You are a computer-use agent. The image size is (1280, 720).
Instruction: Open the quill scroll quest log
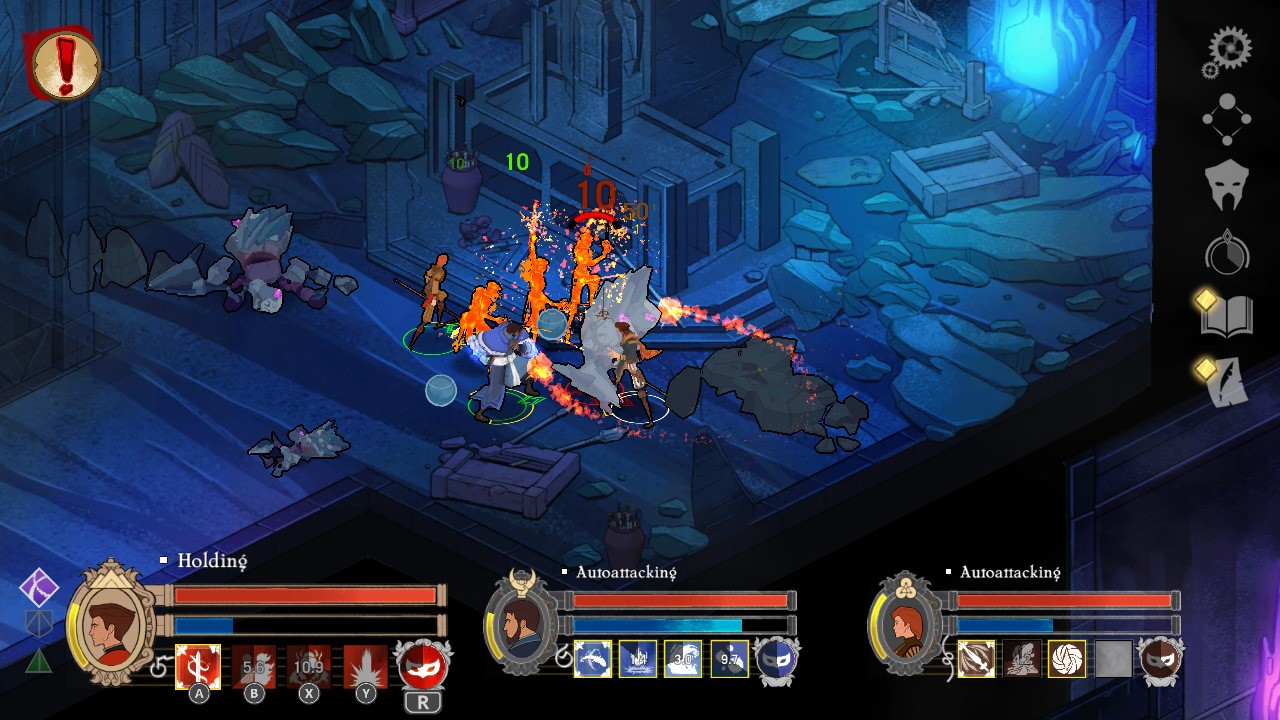coord(1227,382)
